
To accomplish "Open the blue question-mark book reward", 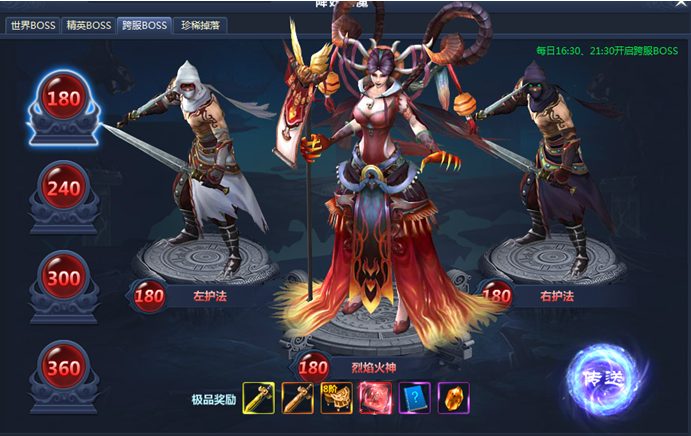I will (415, 398).
